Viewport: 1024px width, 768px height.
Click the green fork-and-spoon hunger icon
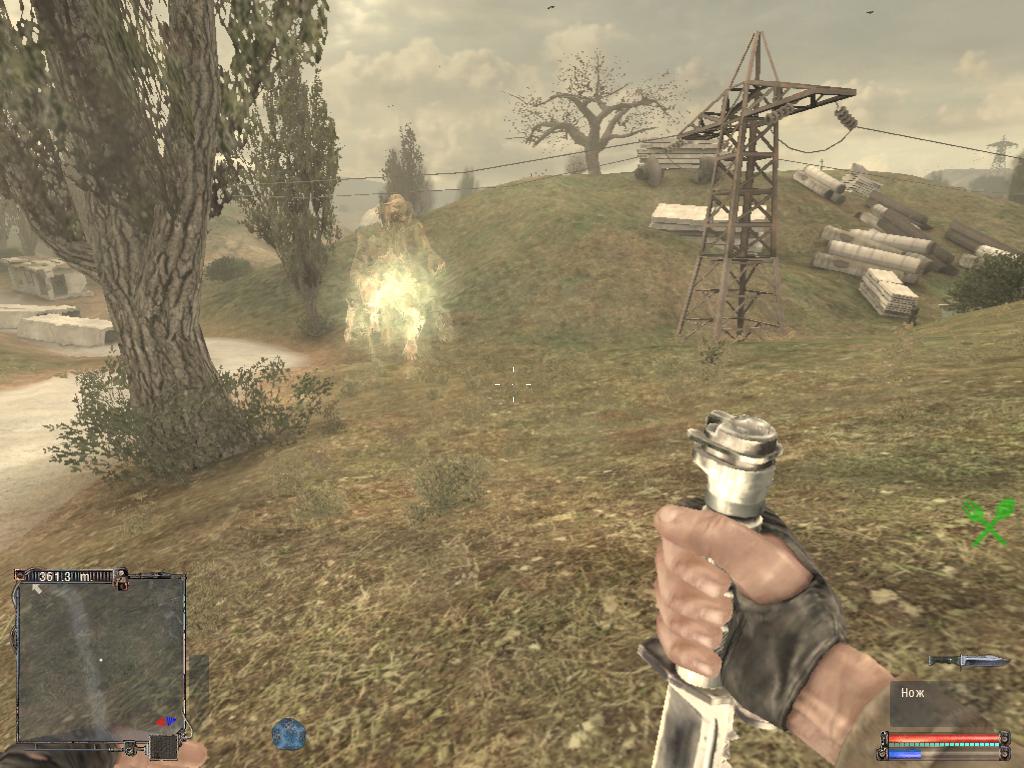[x=987, y=522]
